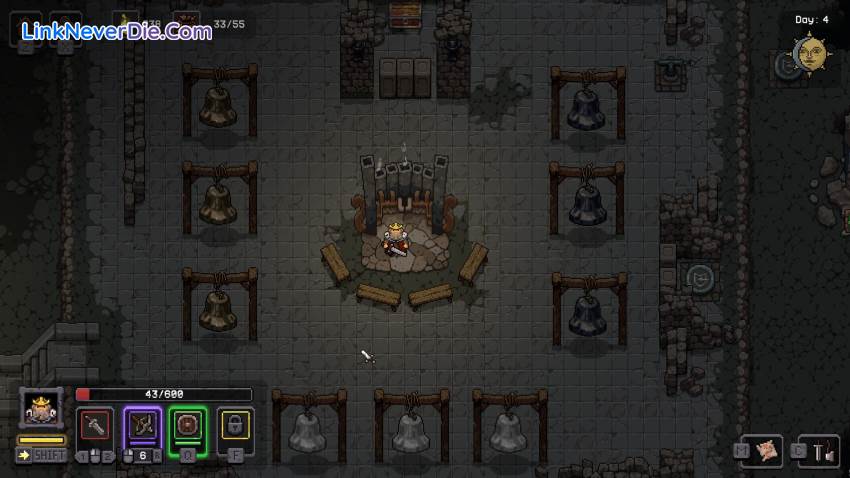Open the sword and gauntlet equipment button
The width and height of the screenshot is (850, 478).
(x=821, y=452)
